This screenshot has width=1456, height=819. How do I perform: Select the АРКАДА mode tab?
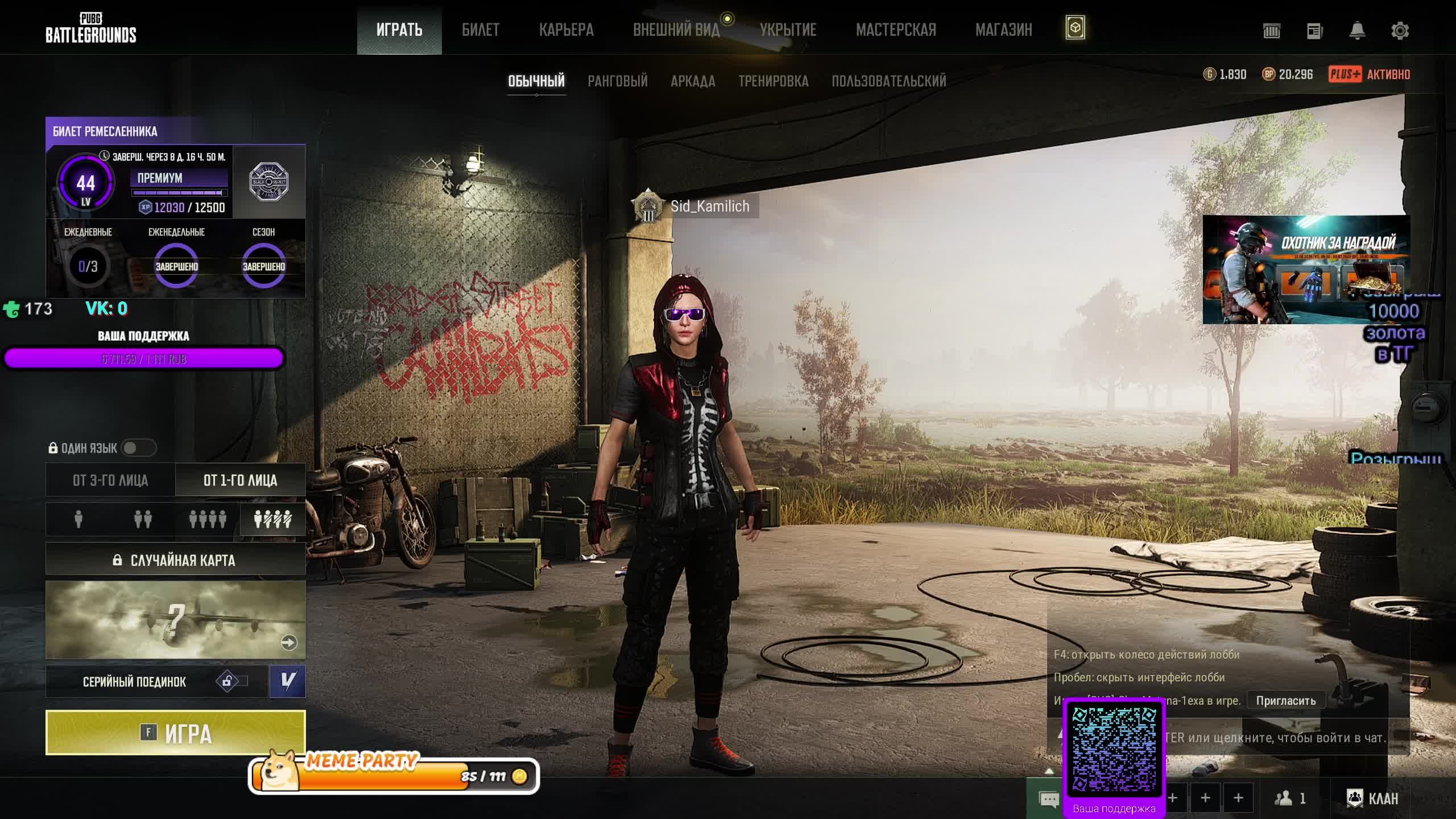tap(692, 81)
